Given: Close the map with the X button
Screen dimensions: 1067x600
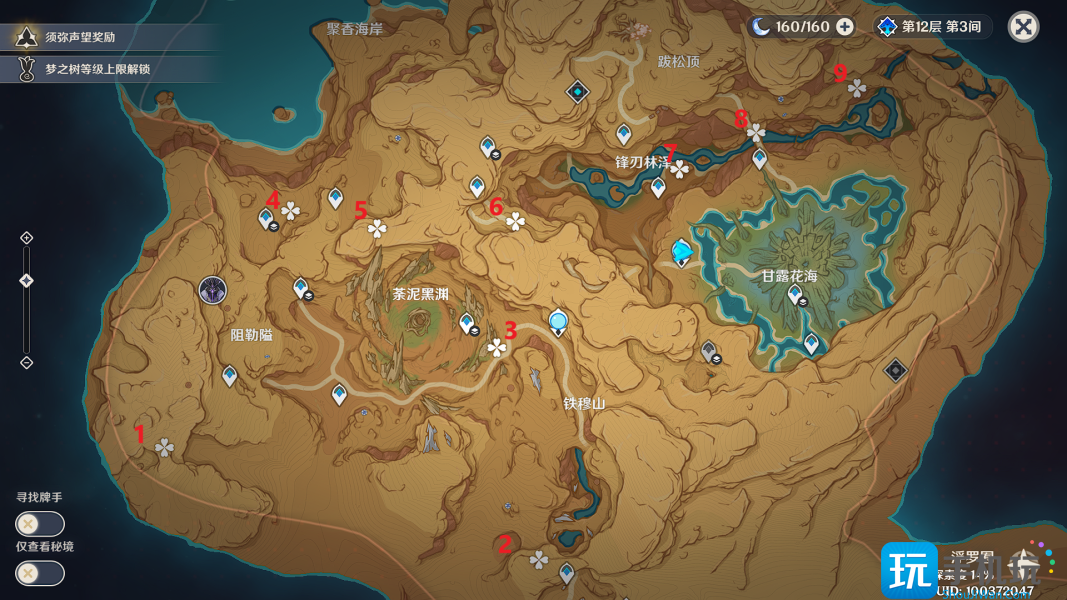Looking at the screenshot, I should (x=1023, y=26).
